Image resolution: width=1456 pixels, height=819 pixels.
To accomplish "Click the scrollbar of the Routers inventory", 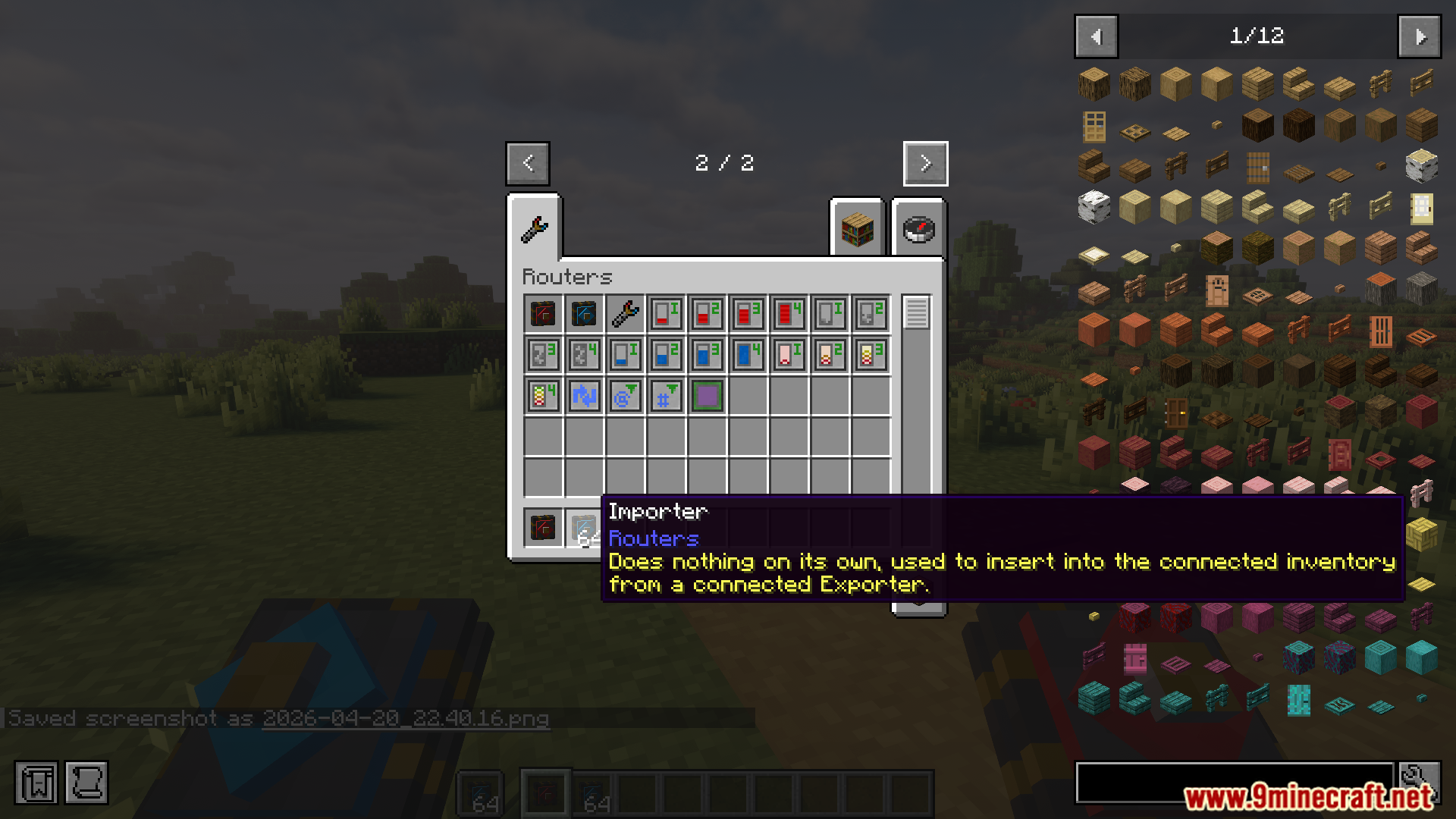I will [918, 311].
